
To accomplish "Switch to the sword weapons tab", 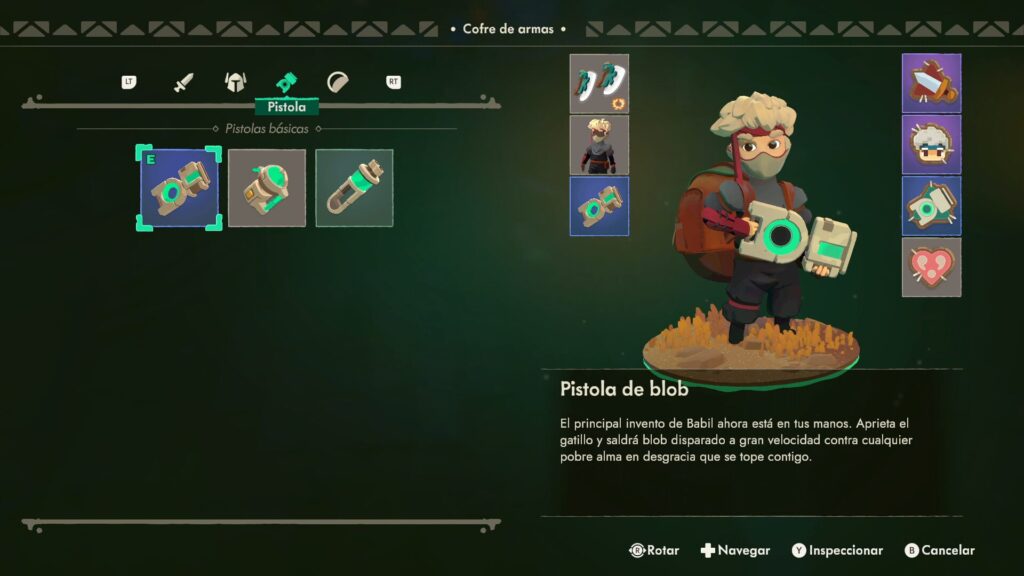I will tap(183, 82).
